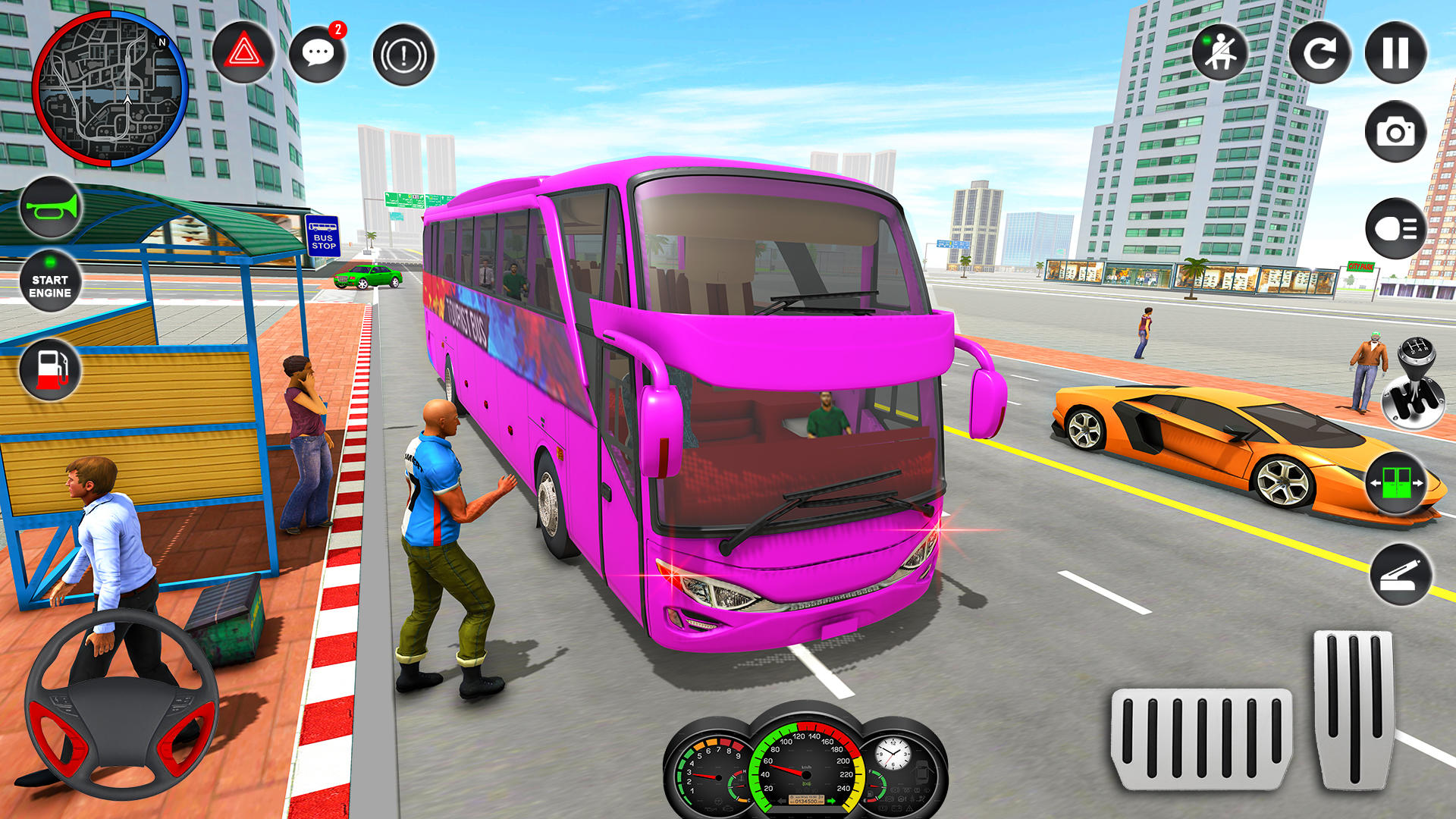The image size is (1456, 819).
Task: Open the camera view changer
Action: [1395, 132]
